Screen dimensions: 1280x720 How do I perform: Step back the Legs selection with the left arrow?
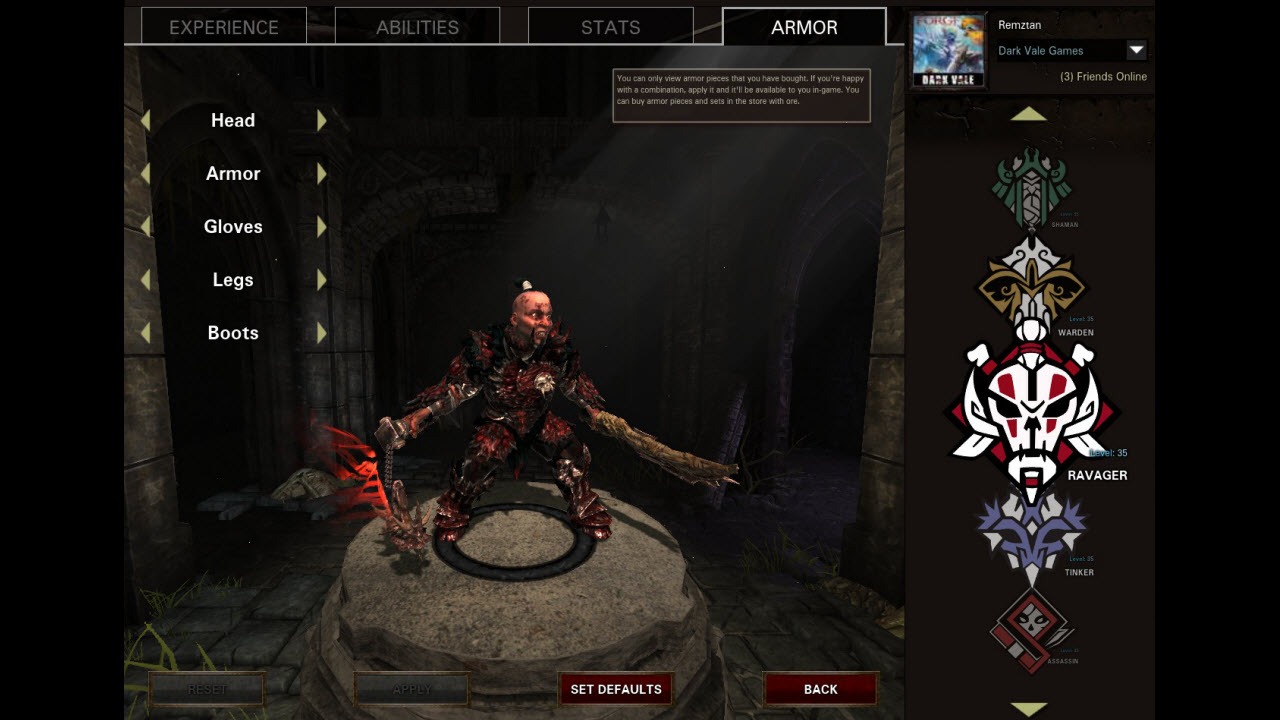click(x=146, y=279)
